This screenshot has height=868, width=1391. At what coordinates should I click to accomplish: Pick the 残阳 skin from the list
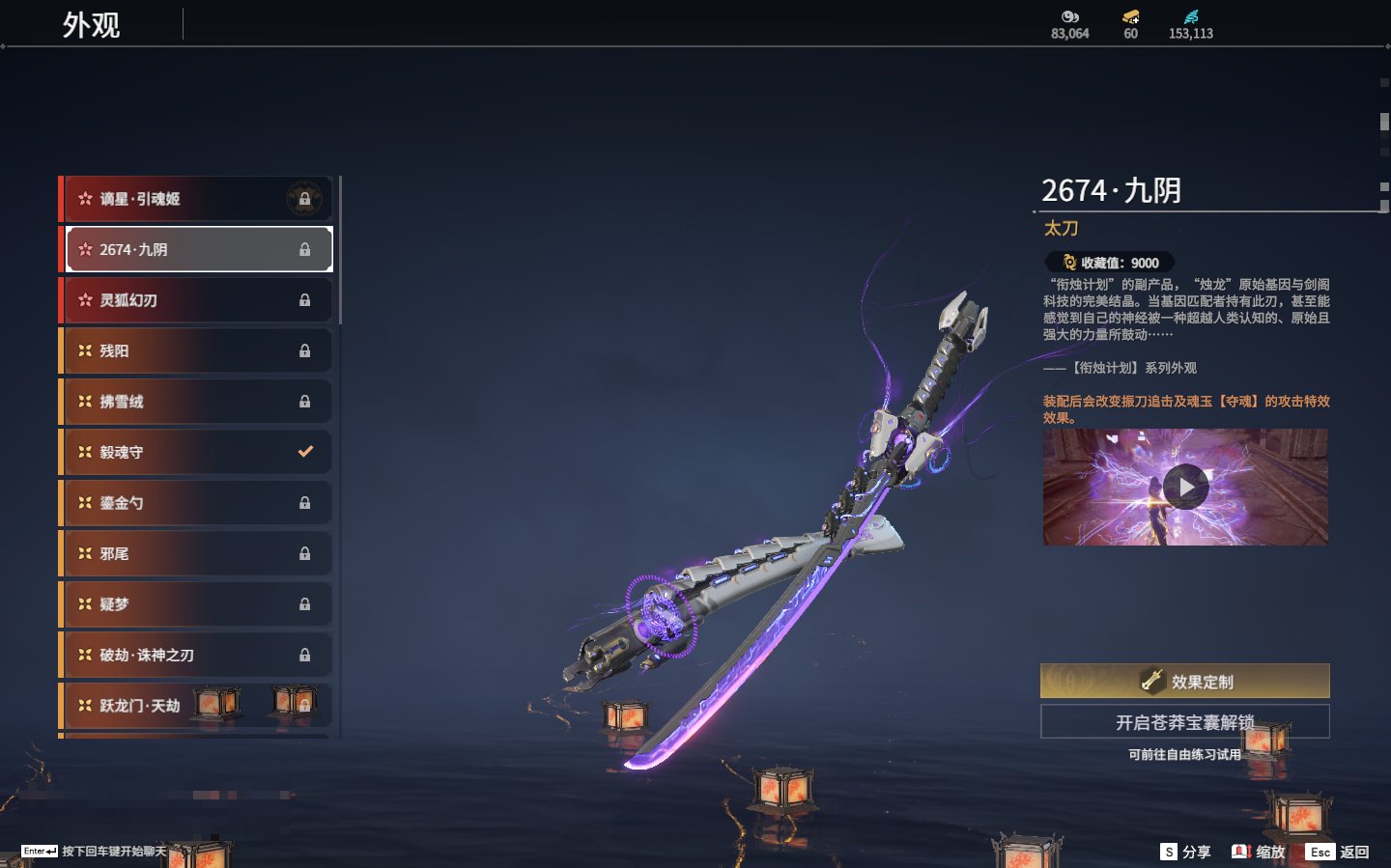pos(197,350)
